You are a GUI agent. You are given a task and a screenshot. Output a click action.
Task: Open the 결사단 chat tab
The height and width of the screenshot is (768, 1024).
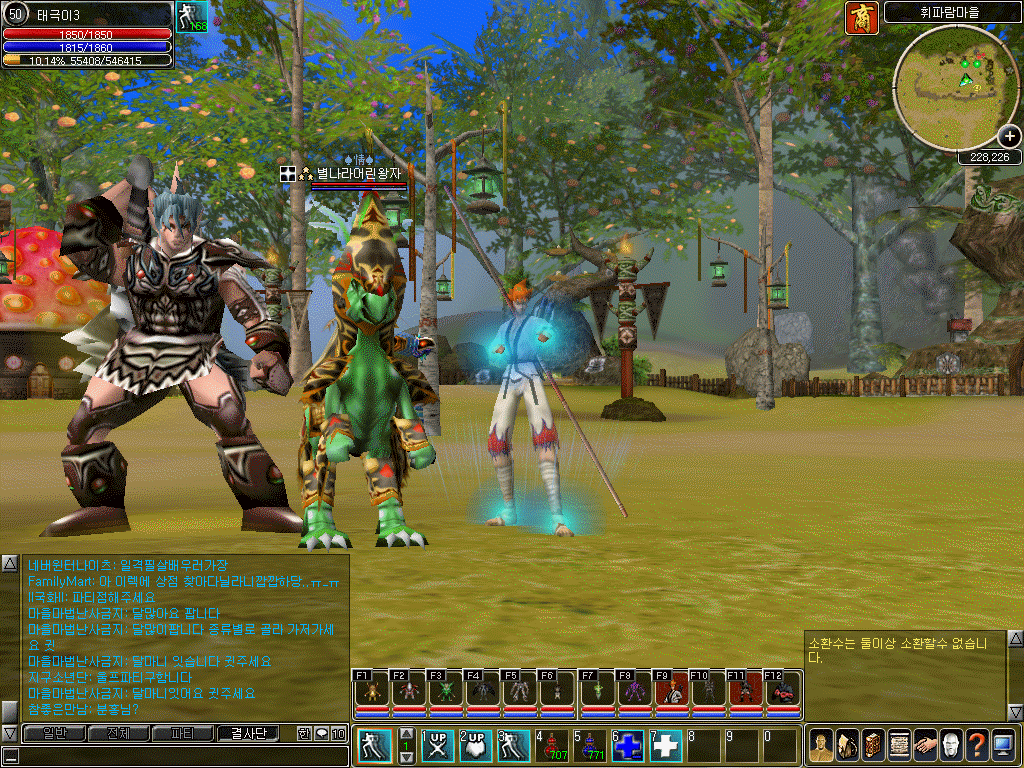[254, 733]
